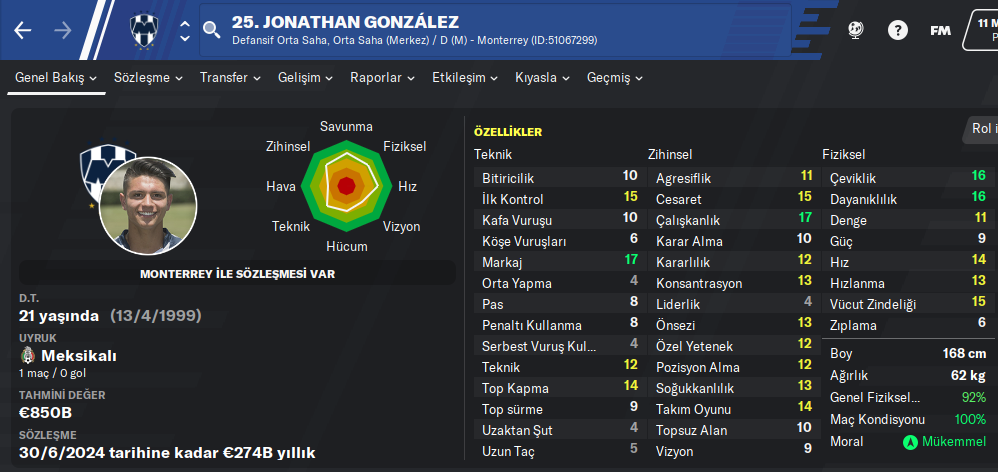Open the Genel Bakış dropdown tab
The width and height of the screenshot is (998, 472).
(x=56, y=77)
